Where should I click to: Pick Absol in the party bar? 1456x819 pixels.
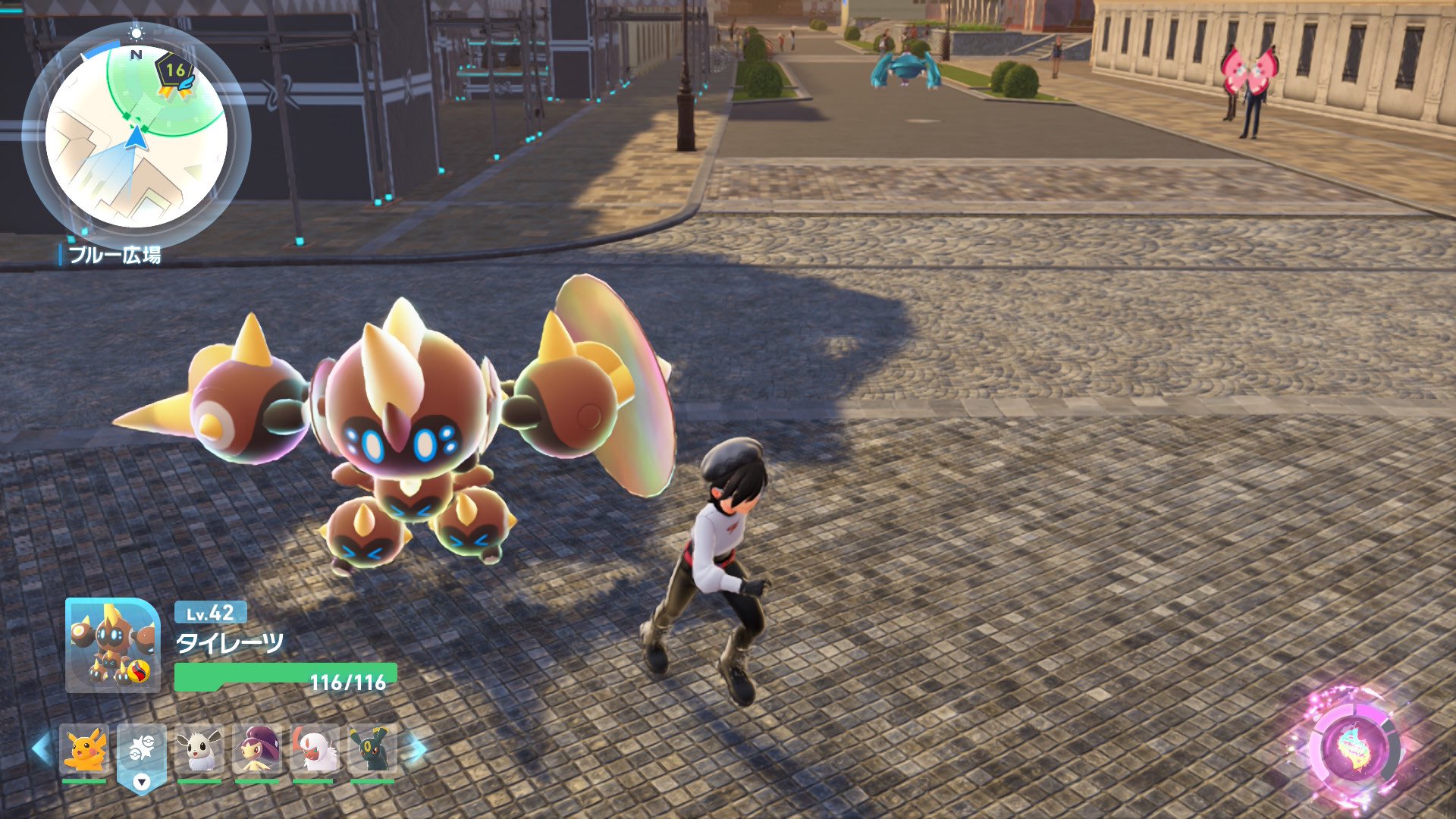coord(315,749)
